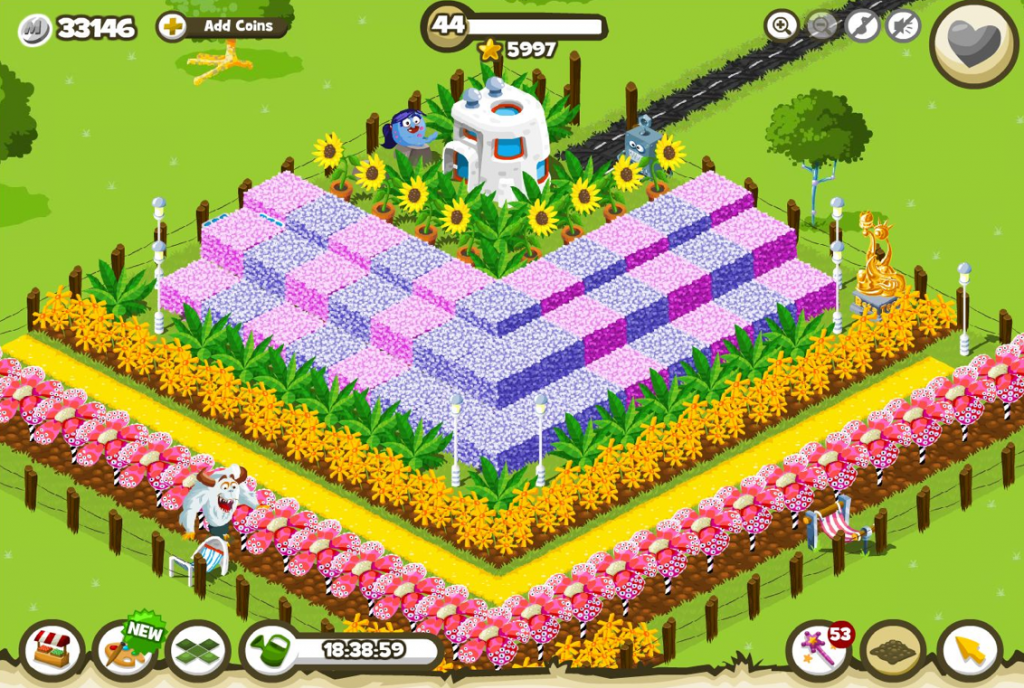Viewport: 1024px width, 688px height.
Task: Select the green tiles layout tool
Action: 198,652
